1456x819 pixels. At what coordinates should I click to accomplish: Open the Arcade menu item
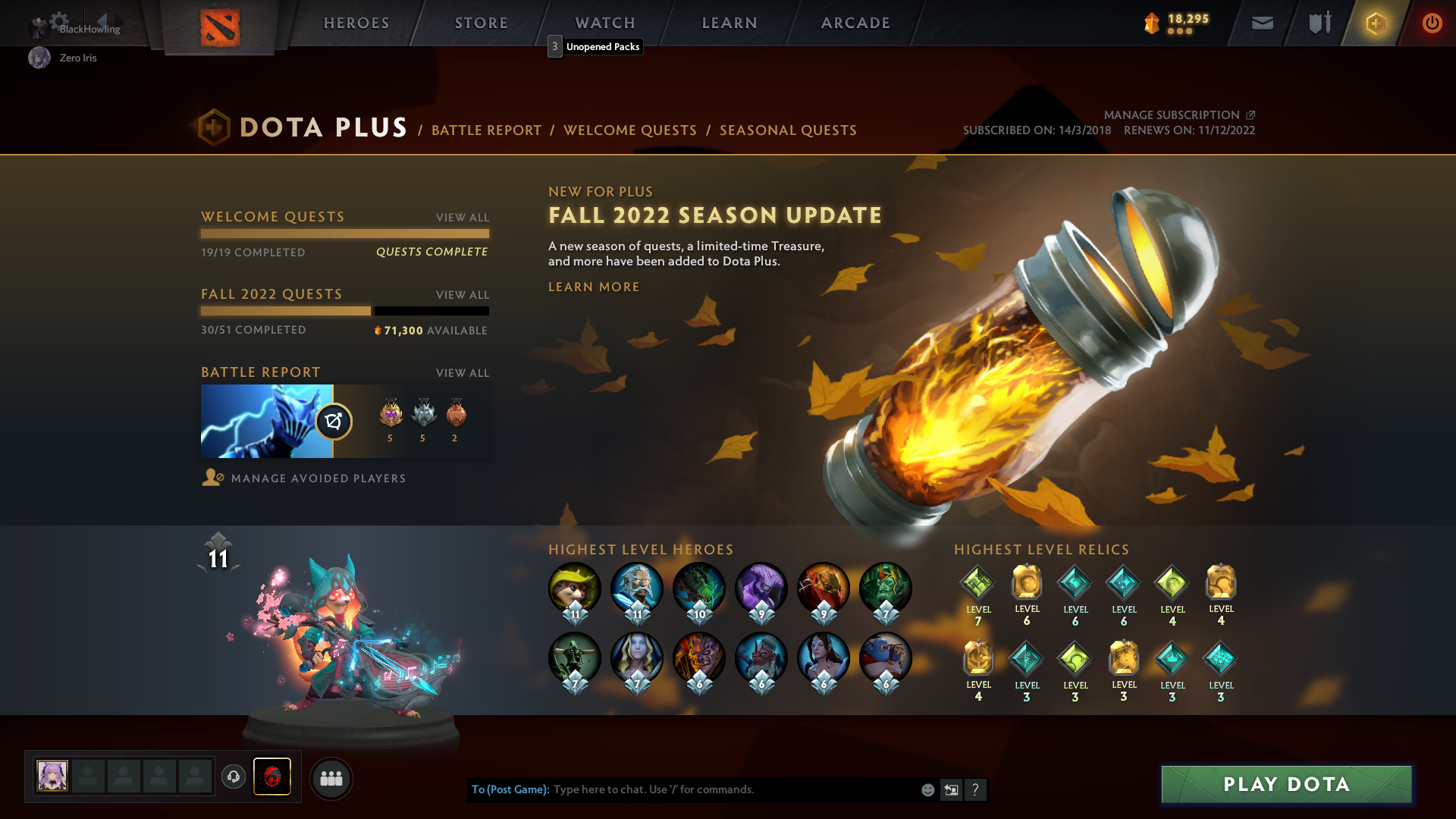(855, 23)
